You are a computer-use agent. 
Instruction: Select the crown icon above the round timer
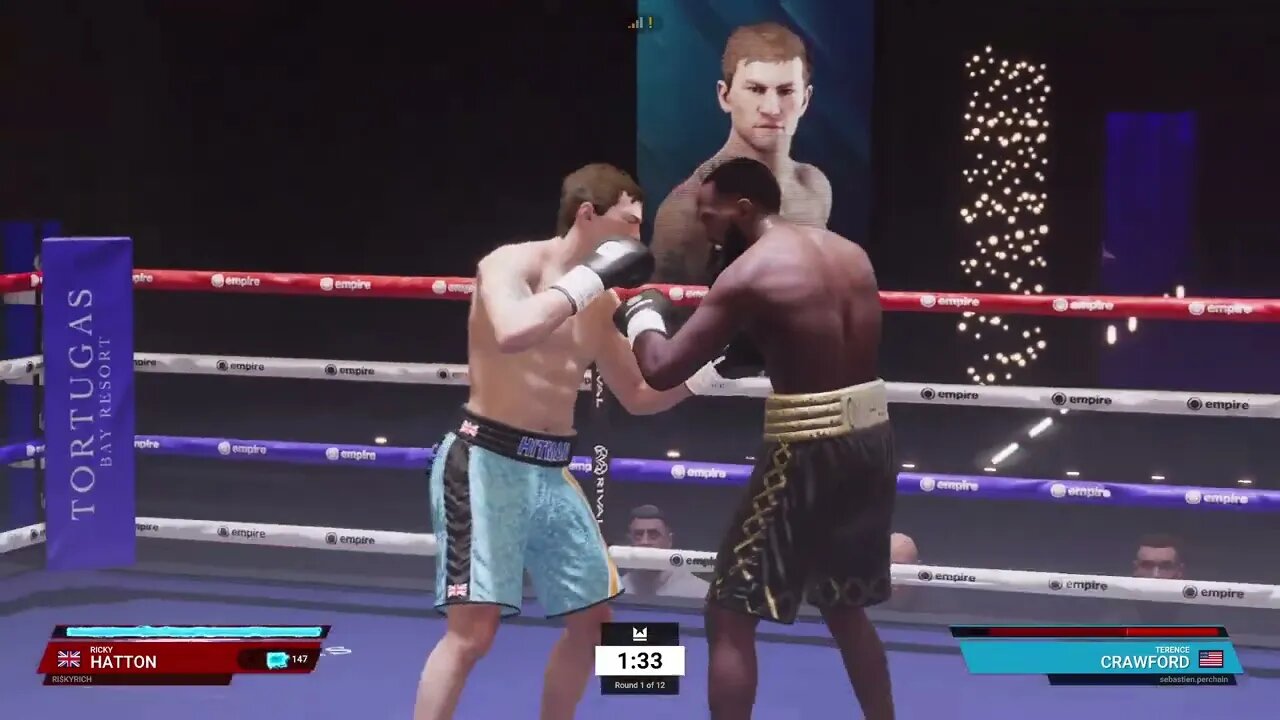[x=640, y=633]
